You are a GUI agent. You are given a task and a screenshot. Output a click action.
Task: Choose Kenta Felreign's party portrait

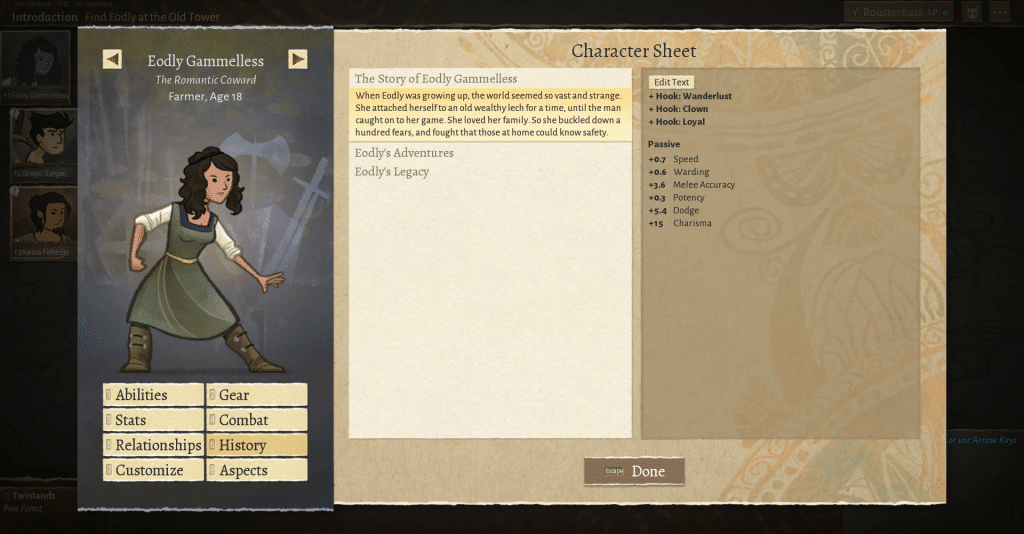pos(41,222)
